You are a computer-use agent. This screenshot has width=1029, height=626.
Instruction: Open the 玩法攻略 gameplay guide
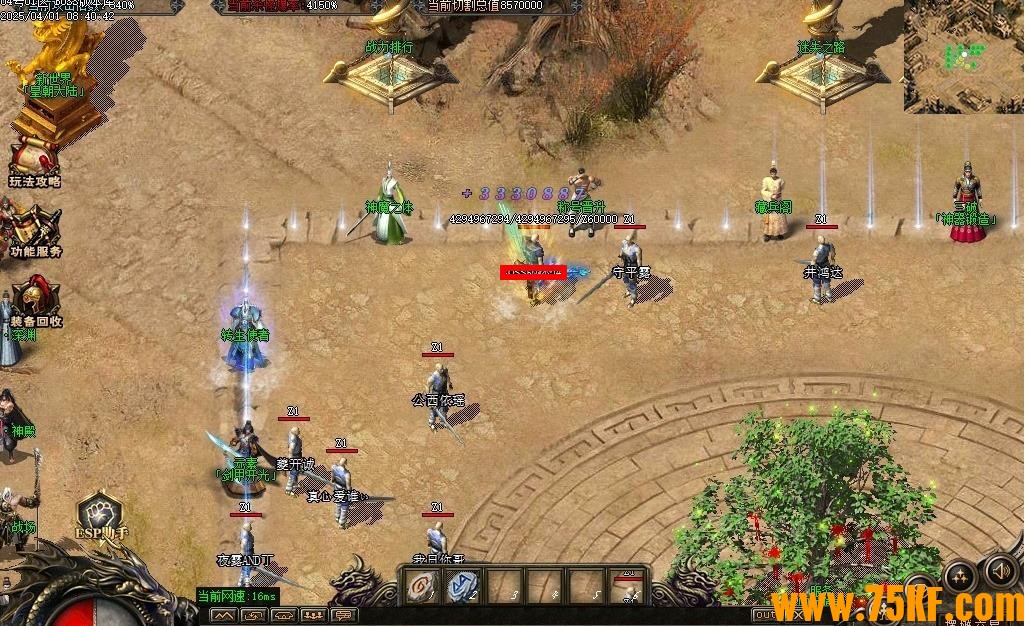click(x=34, y=162)
